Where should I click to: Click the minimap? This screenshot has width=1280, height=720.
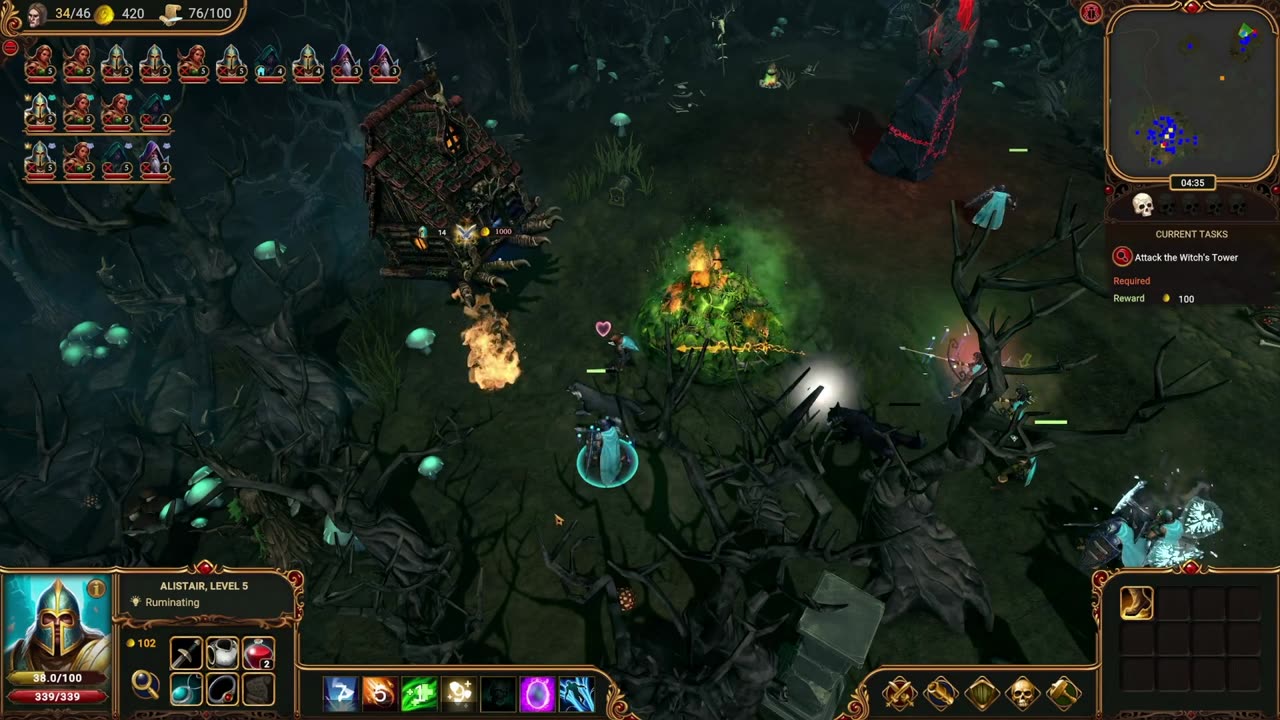1191,95
